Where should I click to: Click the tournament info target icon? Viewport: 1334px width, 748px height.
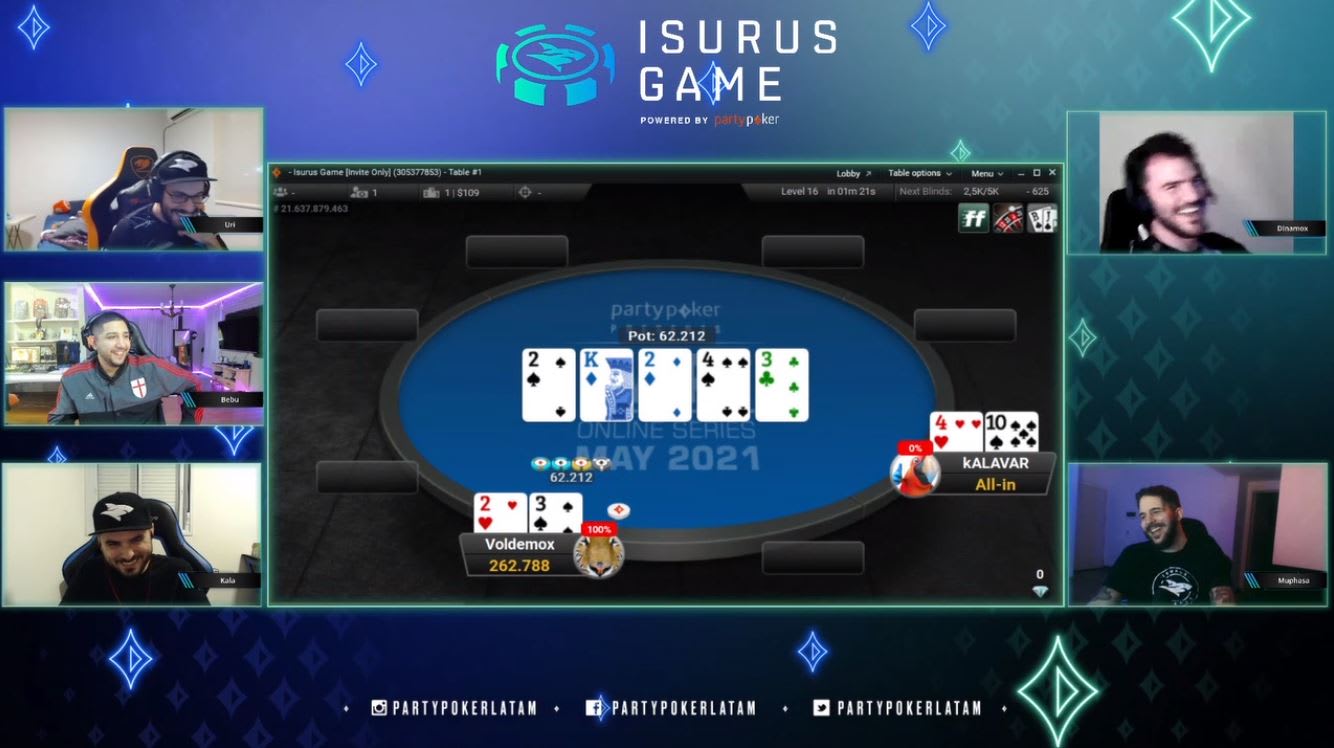click(523, 190)
